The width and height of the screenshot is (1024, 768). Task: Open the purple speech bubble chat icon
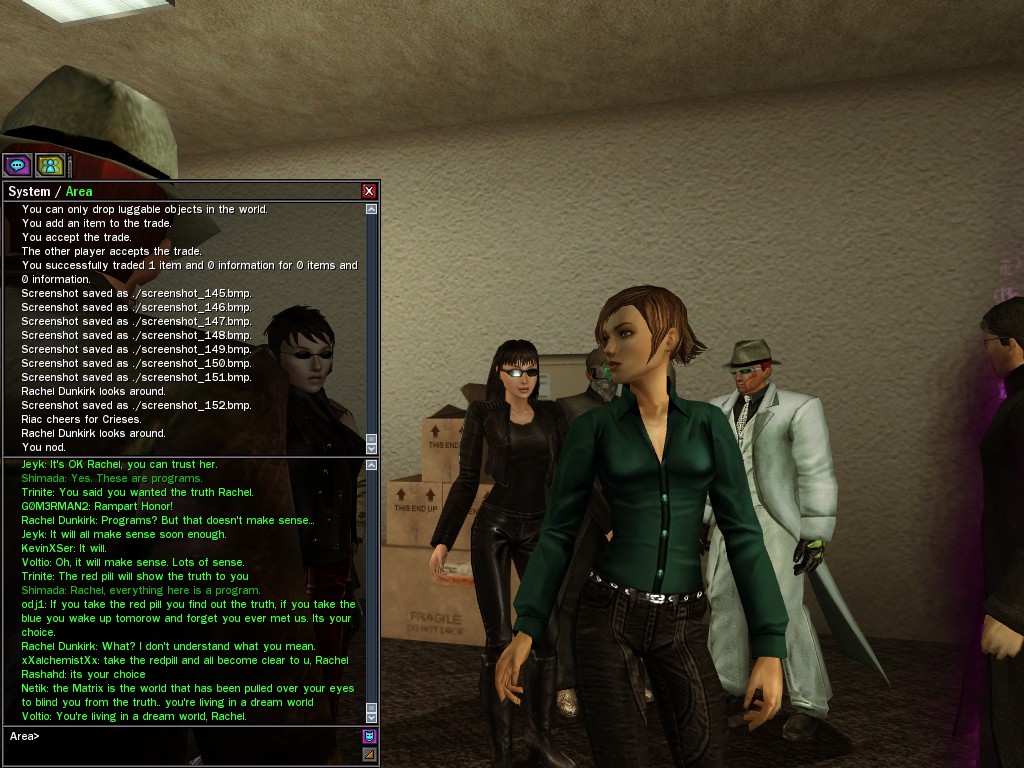click(17, 165)
